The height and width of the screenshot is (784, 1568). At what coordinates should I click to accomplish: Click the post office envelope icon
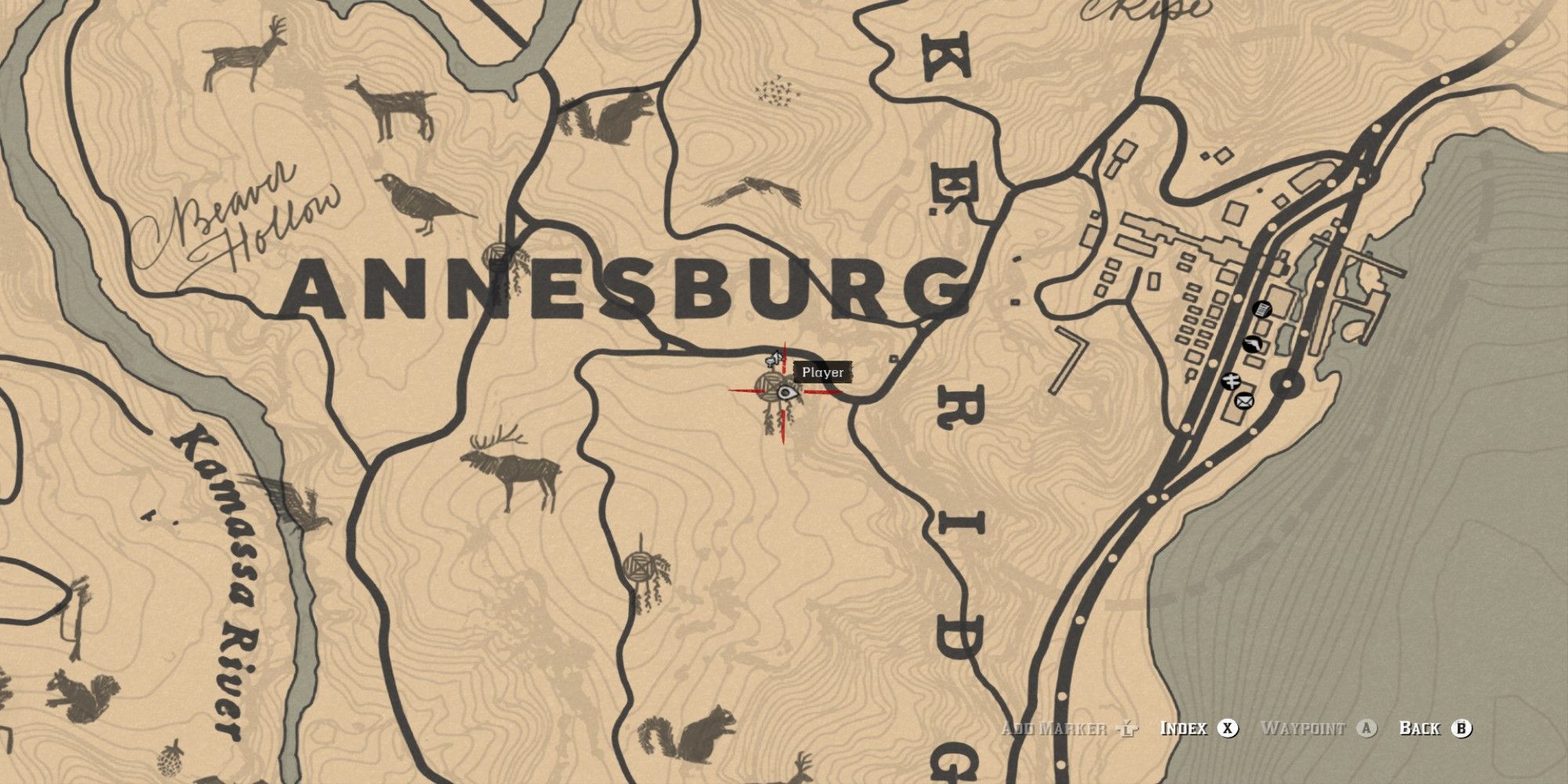(x=1244, y=401)
